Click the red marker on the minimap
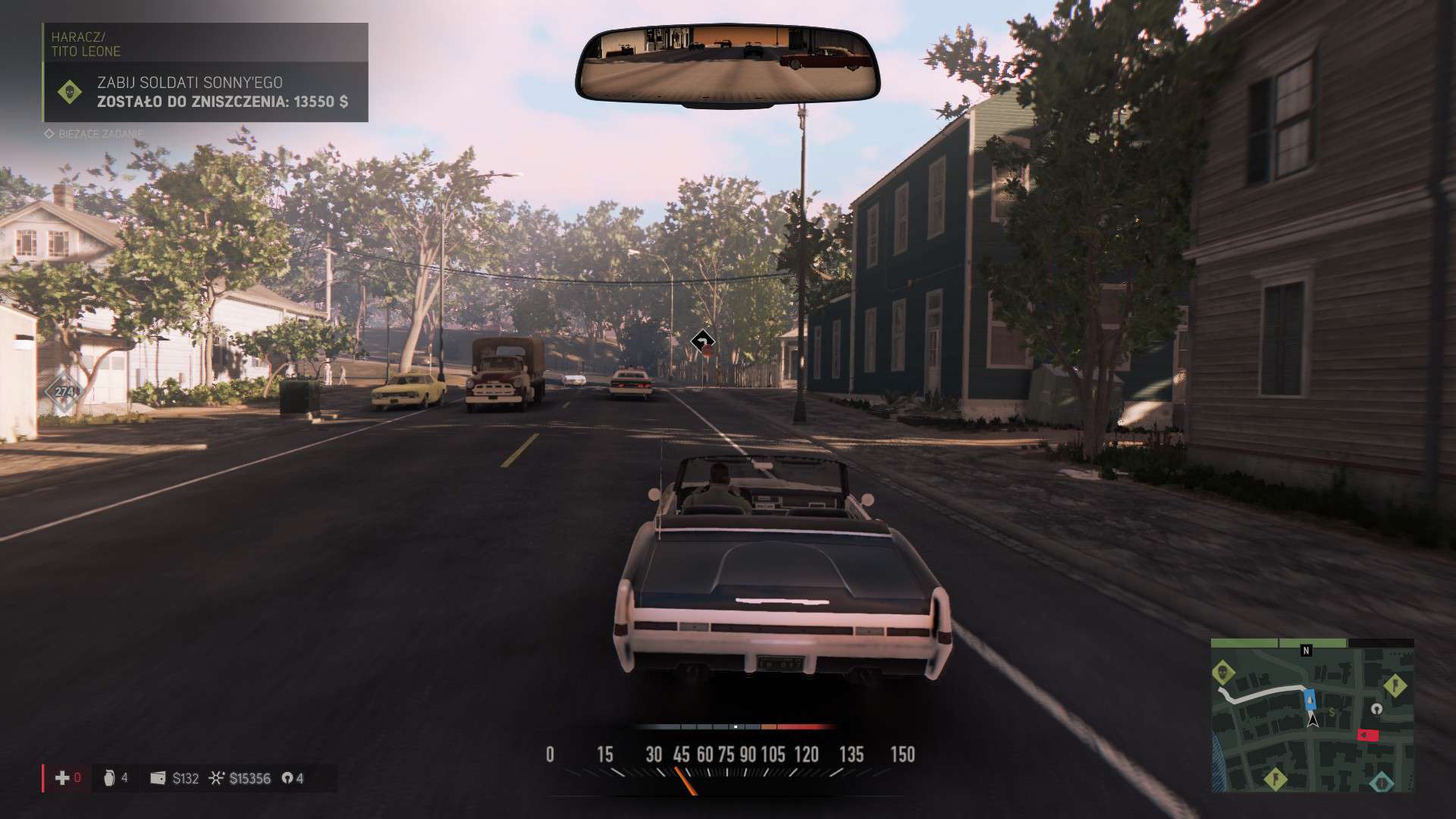This screenshot has height=819, width=1456. click(1367, 735)
